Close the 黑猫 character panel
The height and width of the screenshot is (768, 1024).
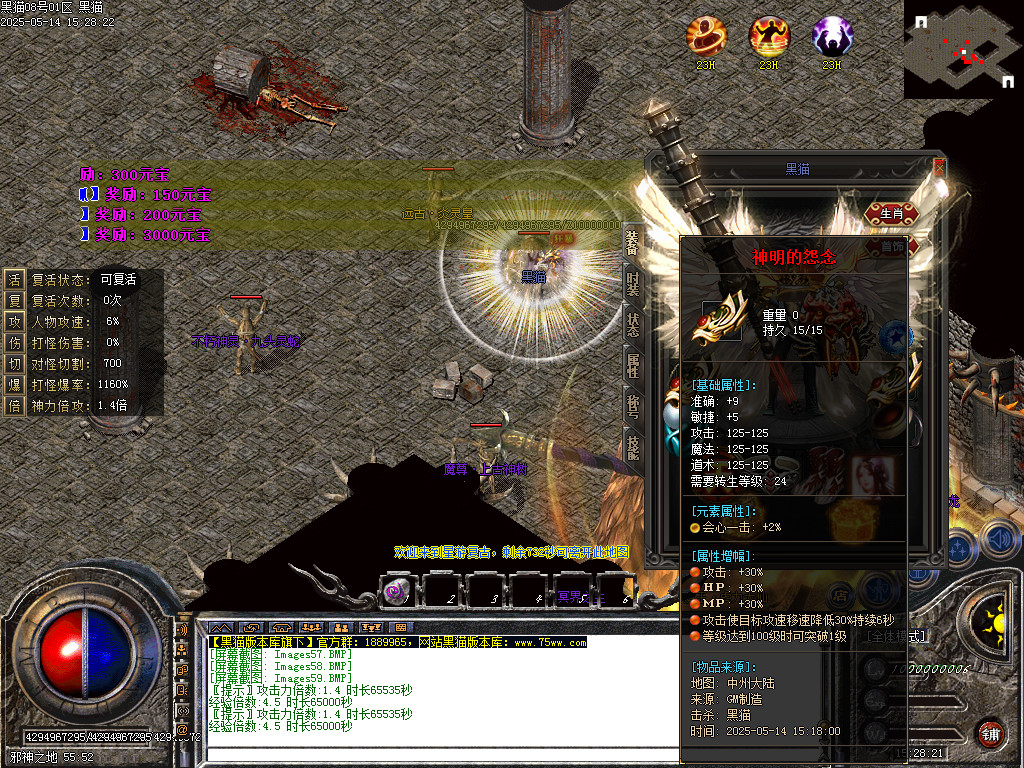939,168
